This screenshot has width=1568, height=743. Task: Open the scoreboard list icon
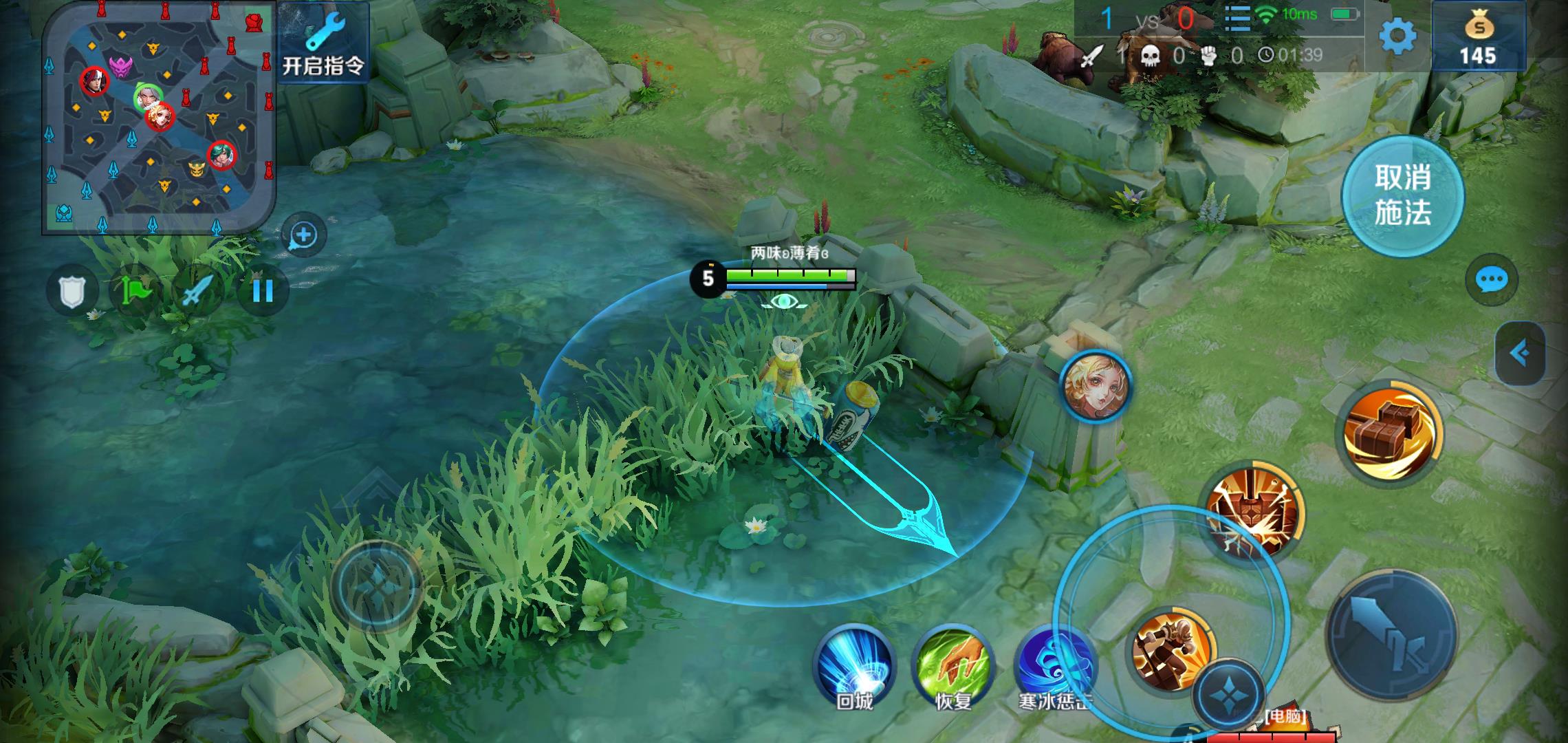click(1237, 19)
